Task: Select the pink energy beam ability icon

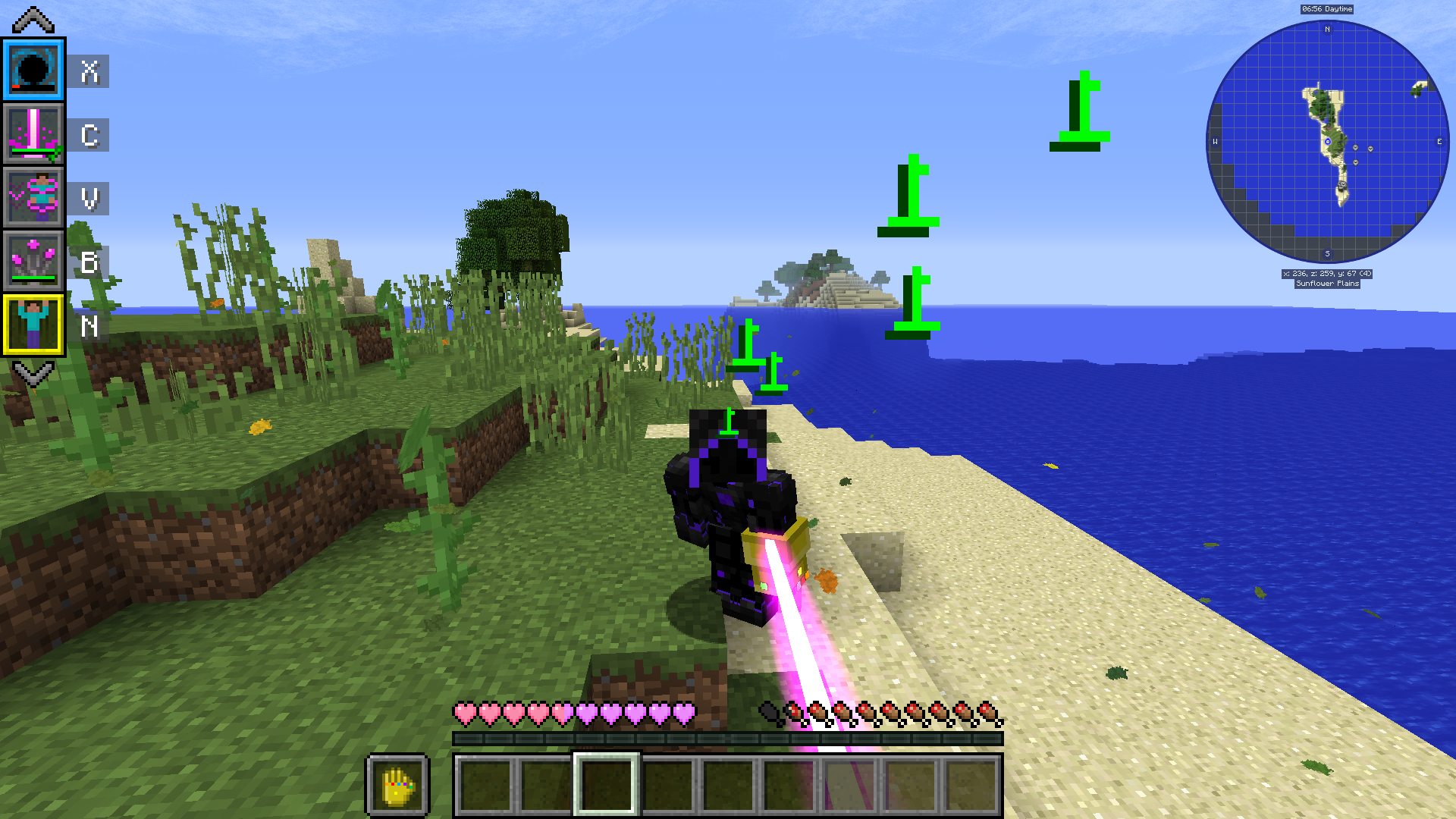Action: pos(32,135)
